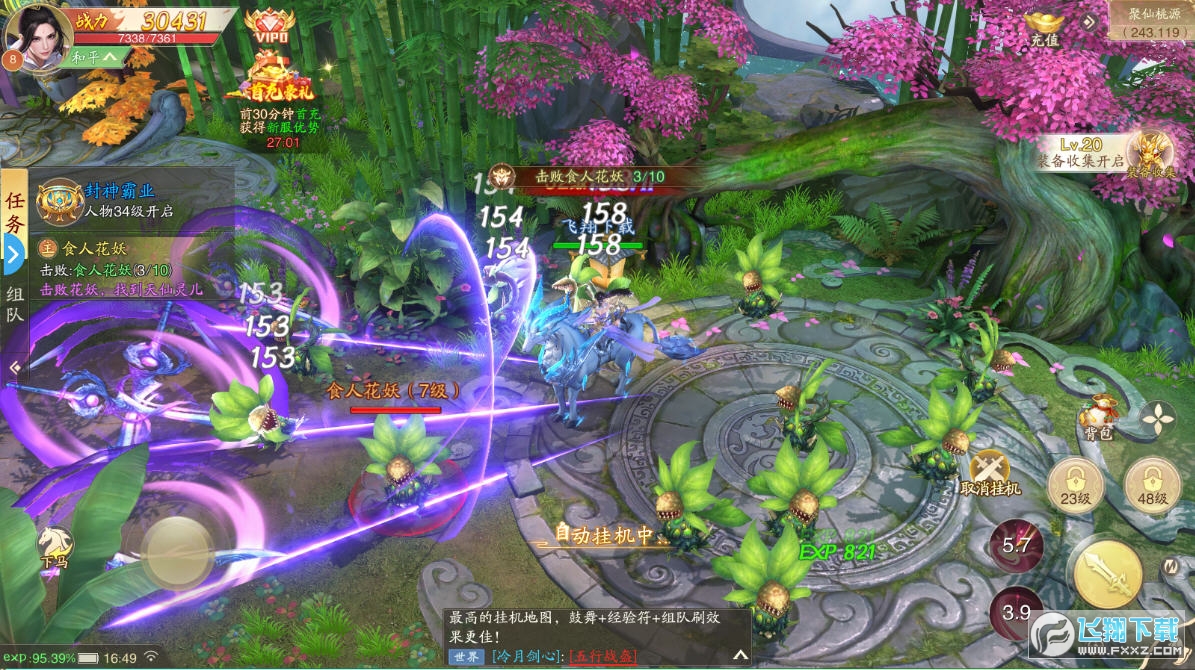1195x670 pixels.
Task: Cancel auto-battle with 取消挂机
Action: 989,472
